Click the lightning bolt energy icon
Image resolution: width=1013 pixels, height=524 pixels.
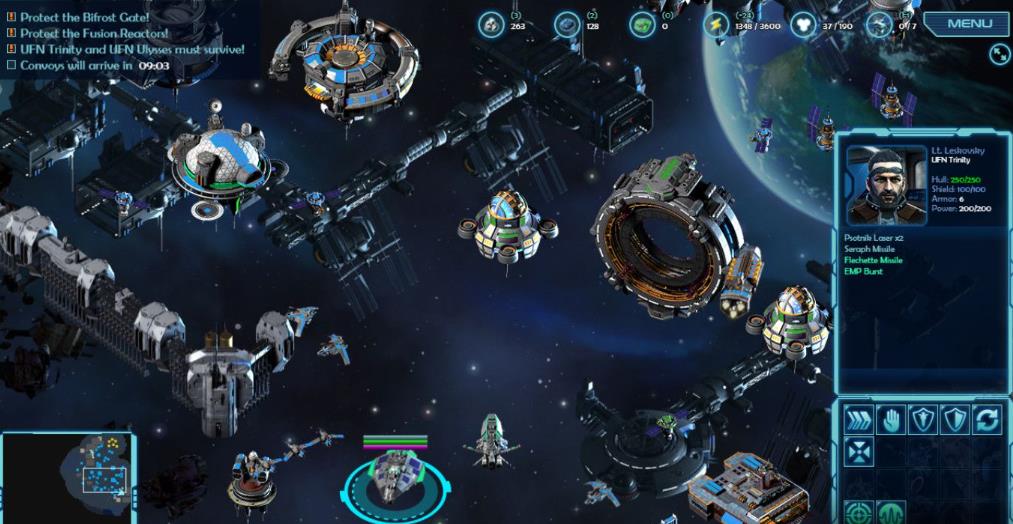click(716, 25)
